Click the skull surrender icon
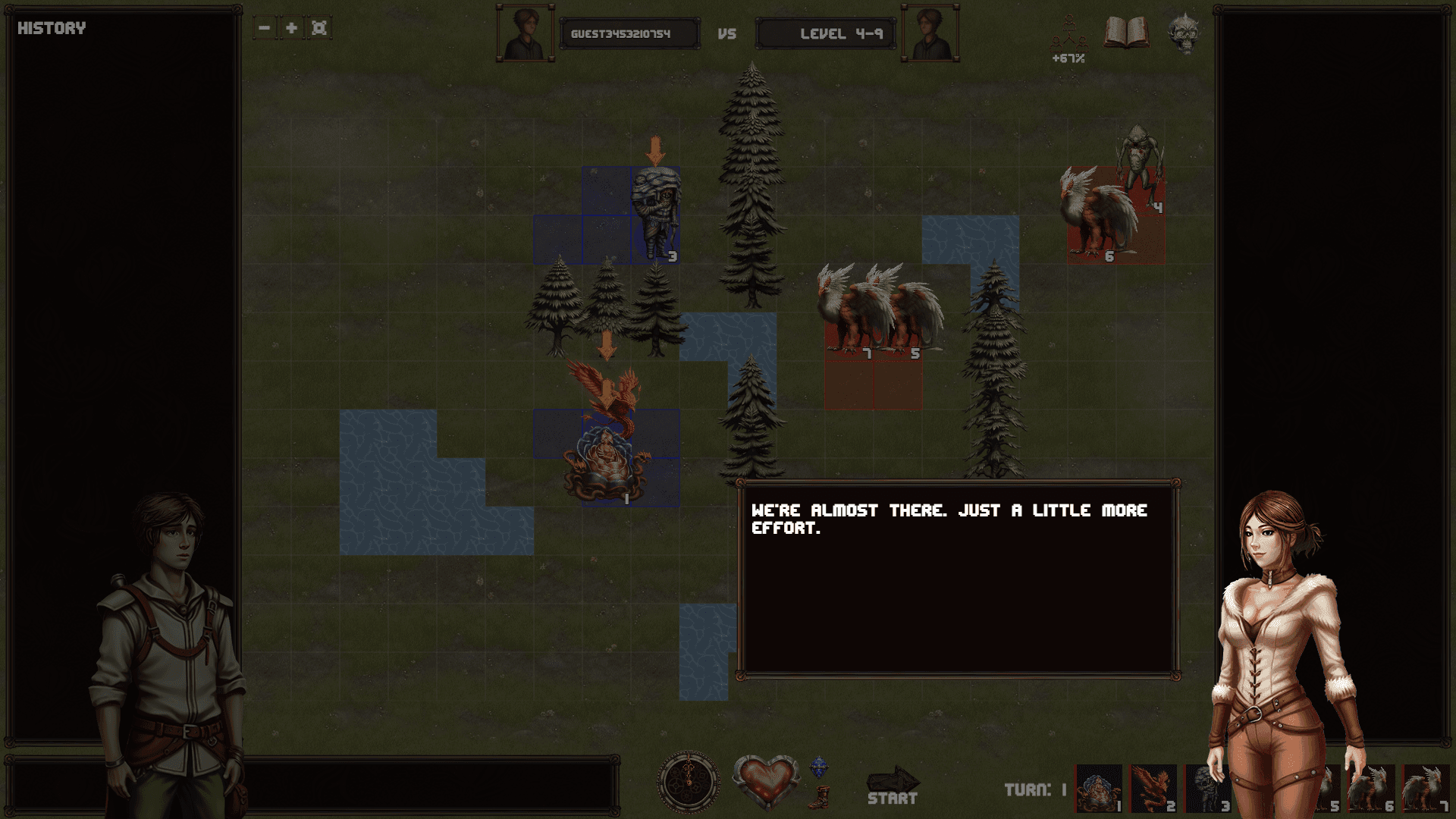Viewport: 1456px width, 819px height. pos(1183,33)
